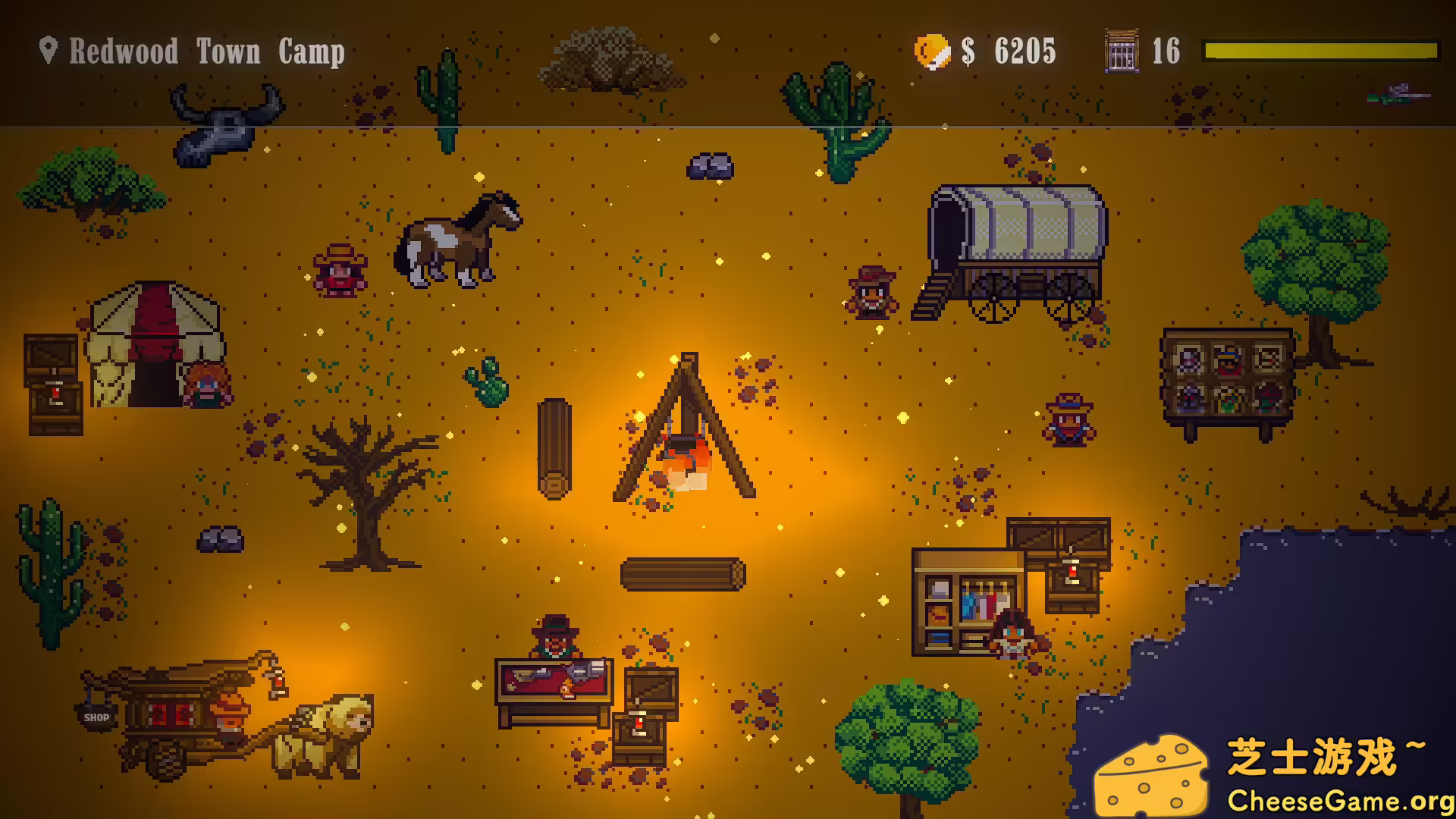Click the Redwood Town Camp title label
The height and width of the screenshot is (819, 1456).
coord(205,52)
